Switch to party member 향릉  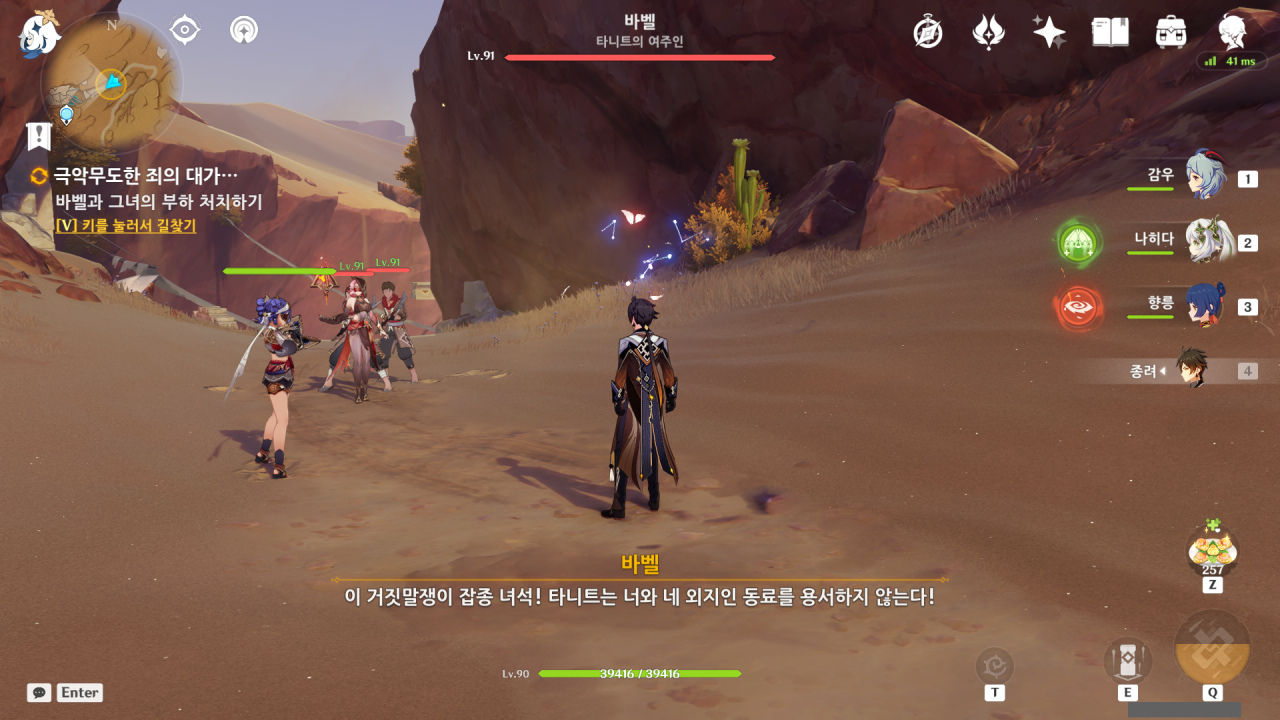tap(1204, 305)
